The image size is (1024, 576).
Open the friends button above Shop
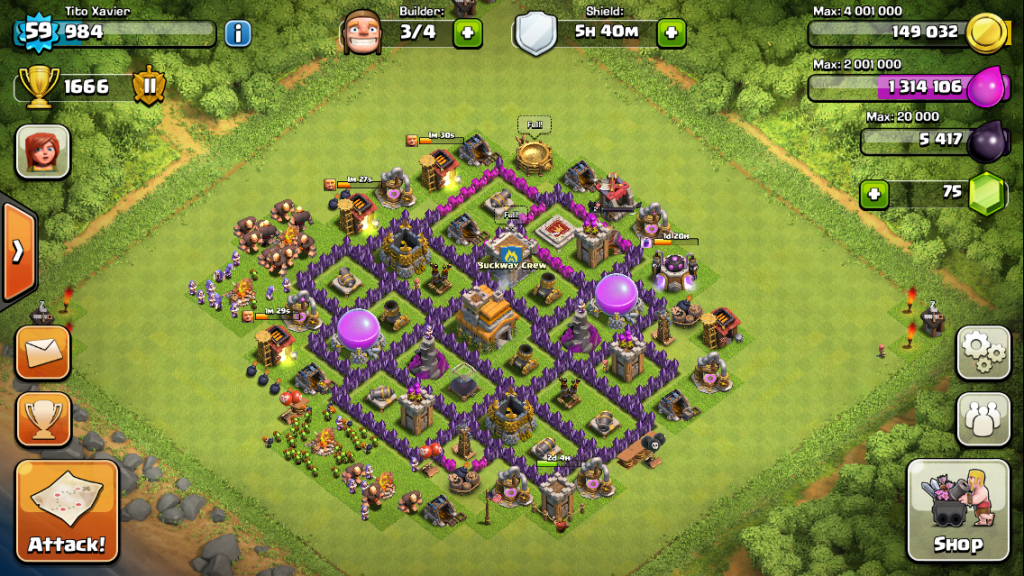(983, 419)
